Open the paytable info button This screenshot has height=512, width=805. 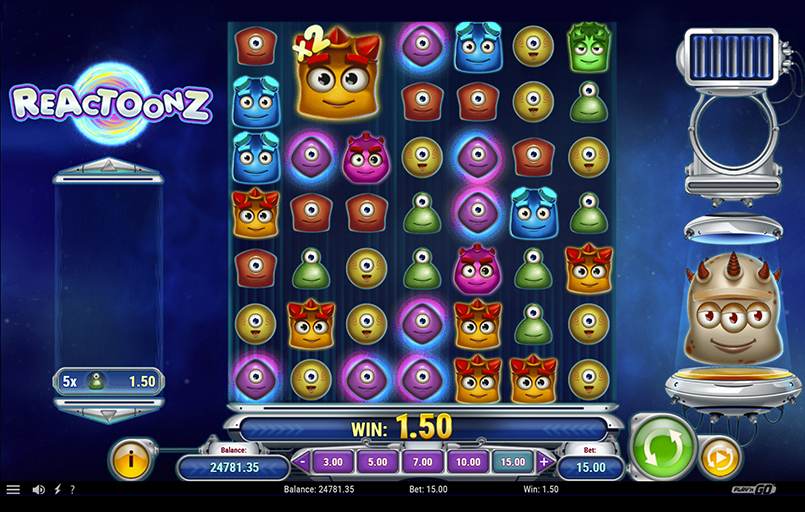130,459
